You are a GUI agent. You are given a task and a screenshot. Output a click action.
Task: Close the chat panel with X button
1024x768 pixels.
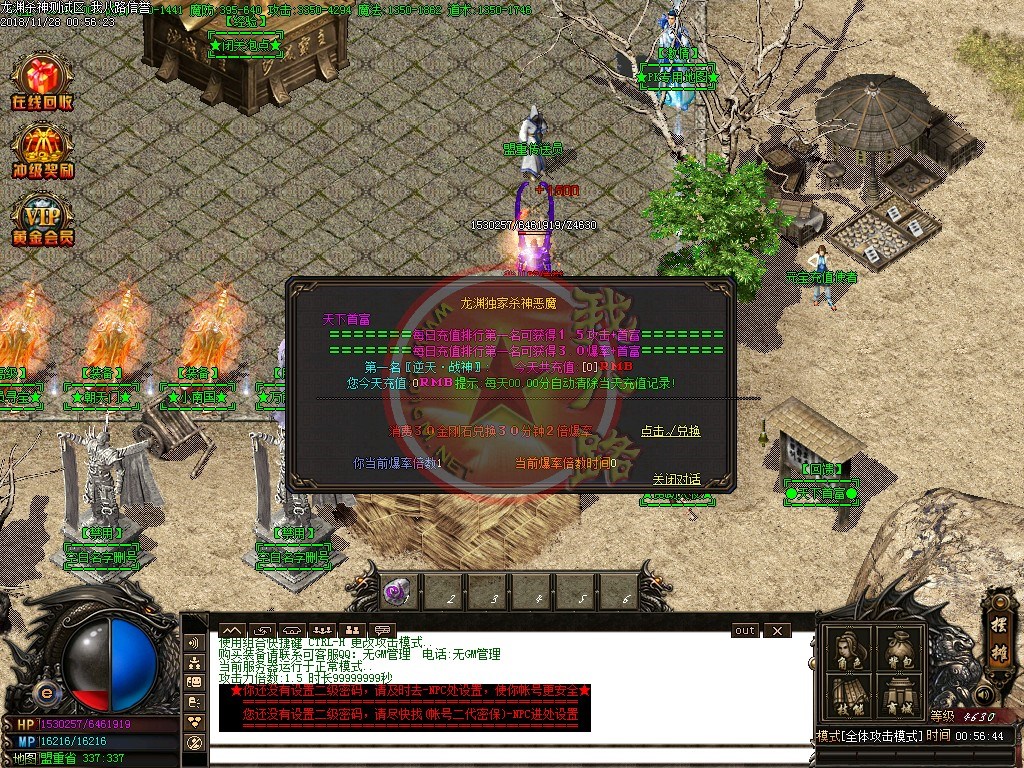click(x=776, y=631)
